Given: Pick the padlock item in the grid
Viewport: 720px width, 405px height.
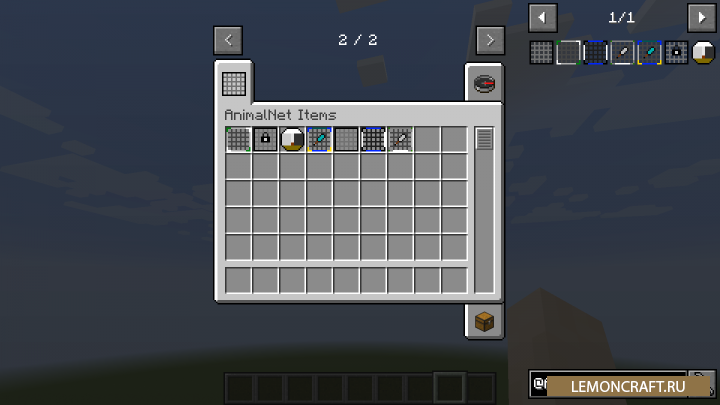Looking at the screenshot, I should [265, 139].
